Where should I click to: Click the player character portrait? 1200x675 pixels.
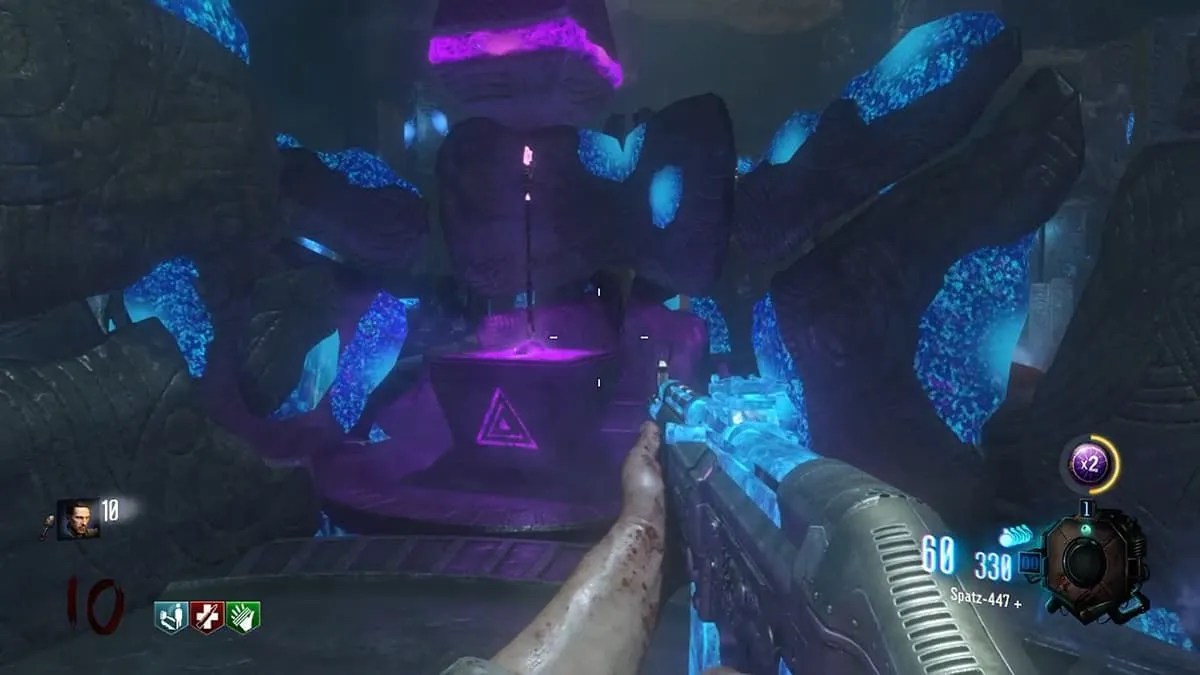click(78, 519)
